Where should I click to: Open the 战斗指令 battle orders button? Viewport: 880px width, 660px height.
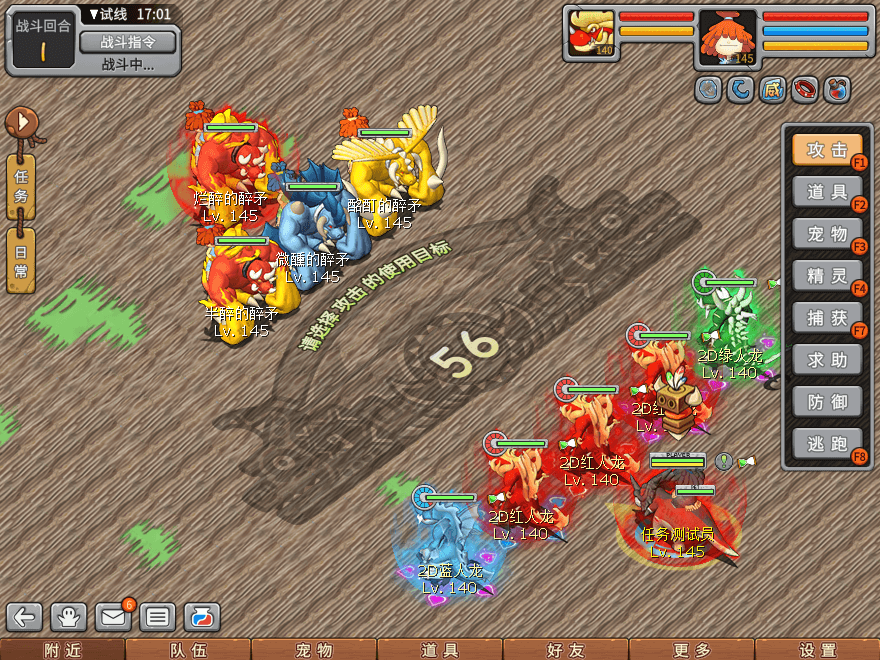click(x=127, y=42)
